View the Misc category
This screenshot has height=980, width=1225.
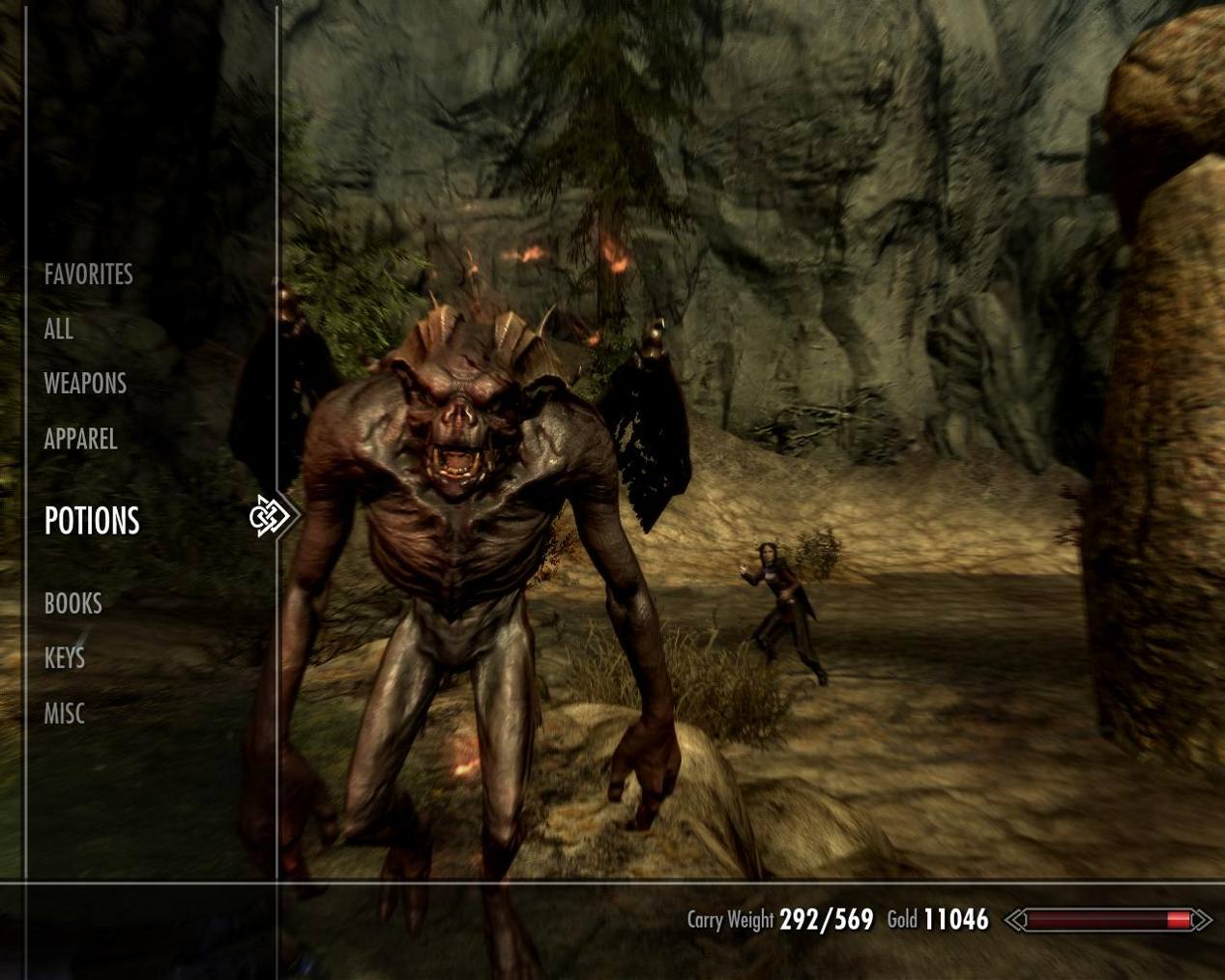[64, 714]
